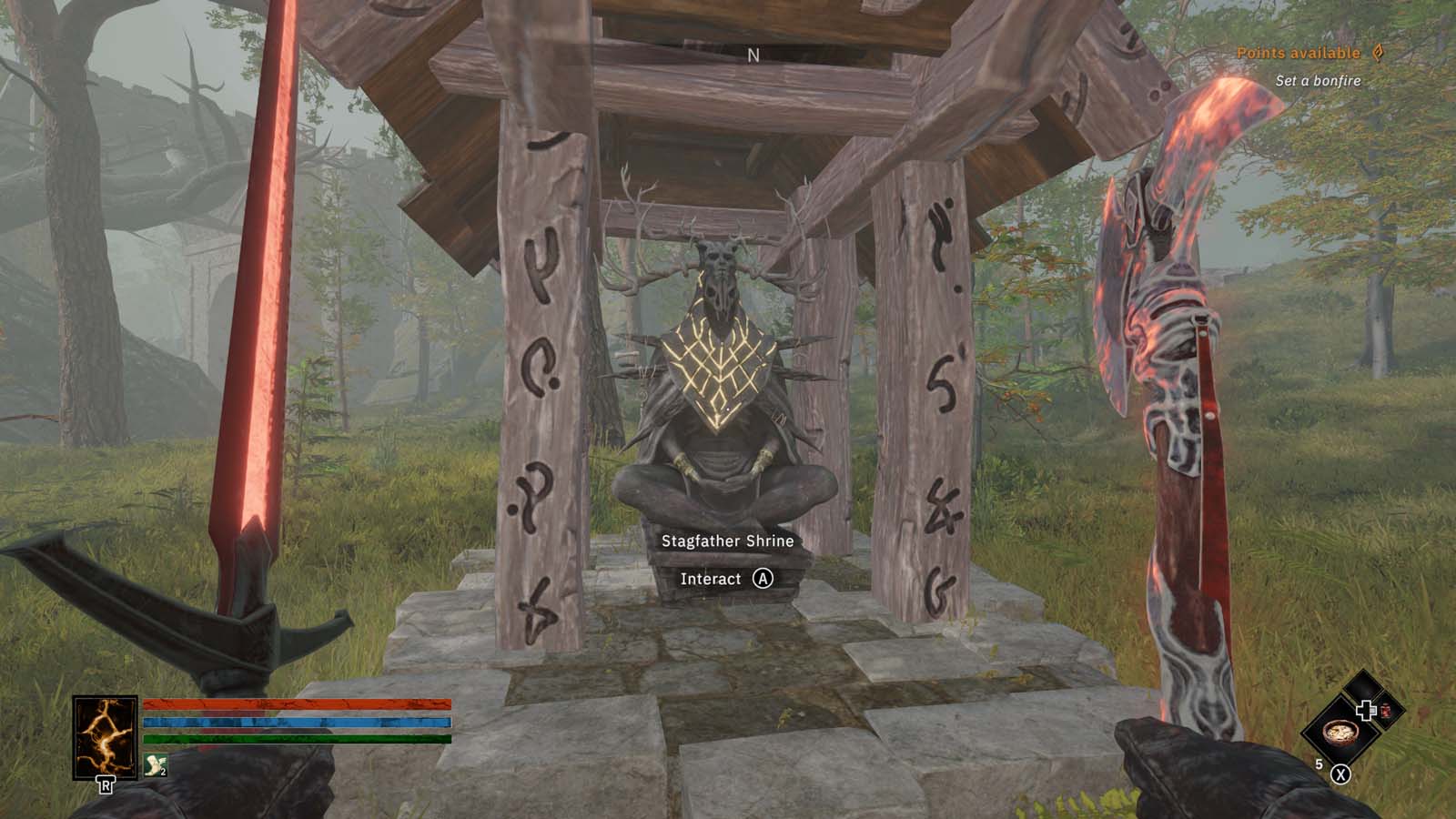Screen dimensions: 1456x819
Task: Click the blue essence bar
Action: pos(298,723)
